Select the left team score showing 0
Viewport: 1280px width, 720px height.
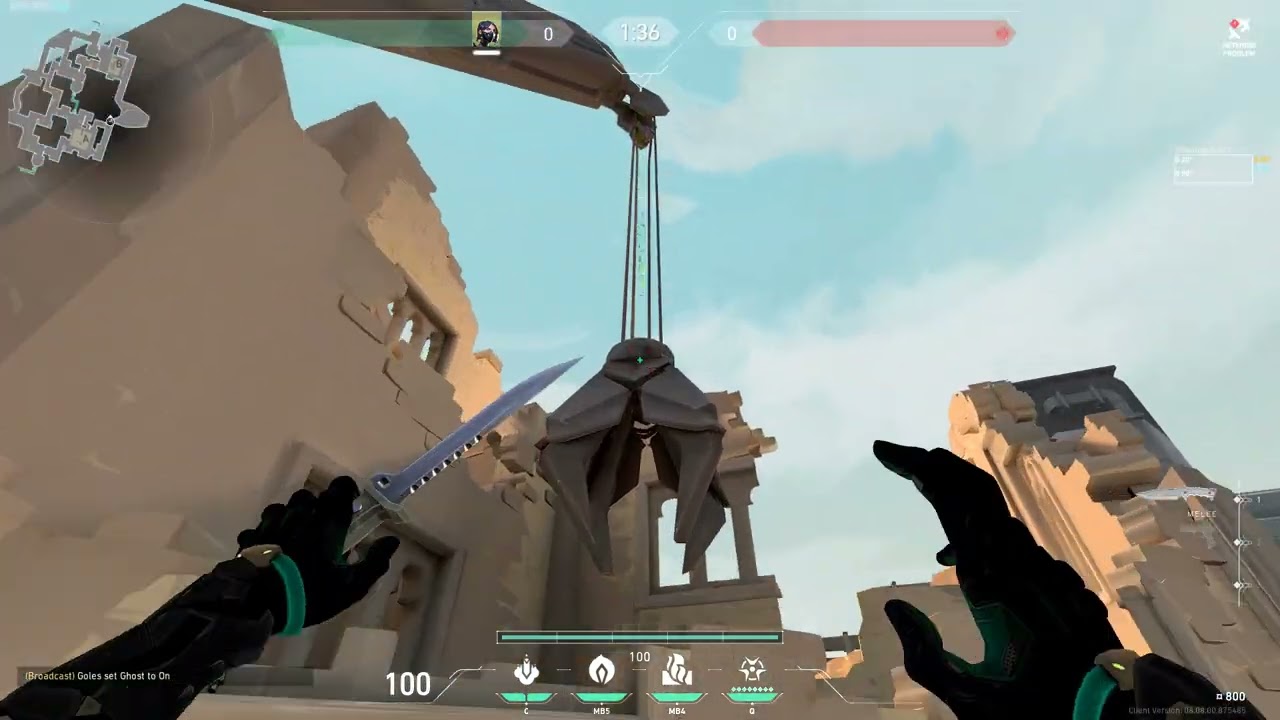pos(548,33)
